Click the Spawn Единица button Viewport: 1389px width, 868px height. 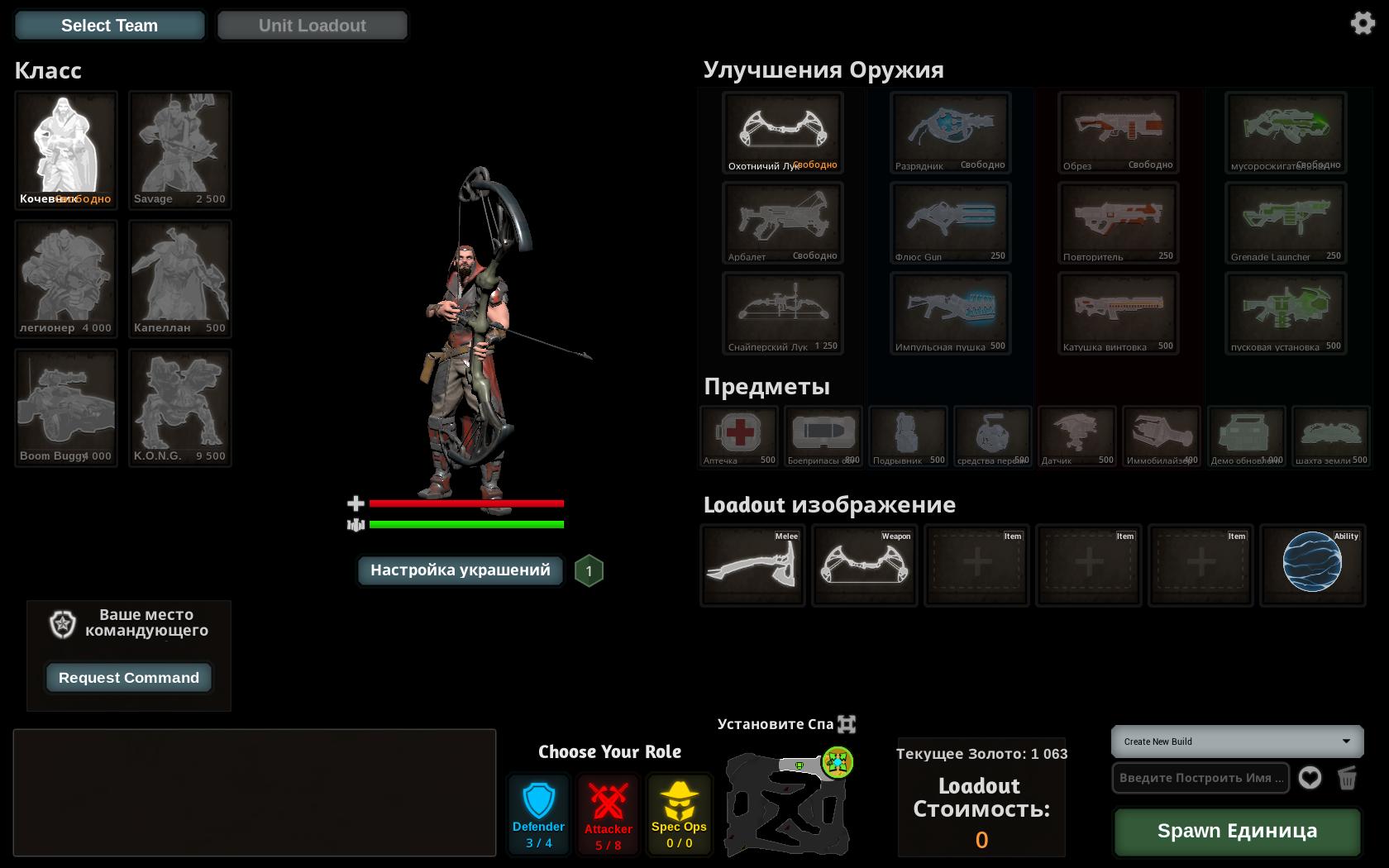click(x=1237, y=832)
